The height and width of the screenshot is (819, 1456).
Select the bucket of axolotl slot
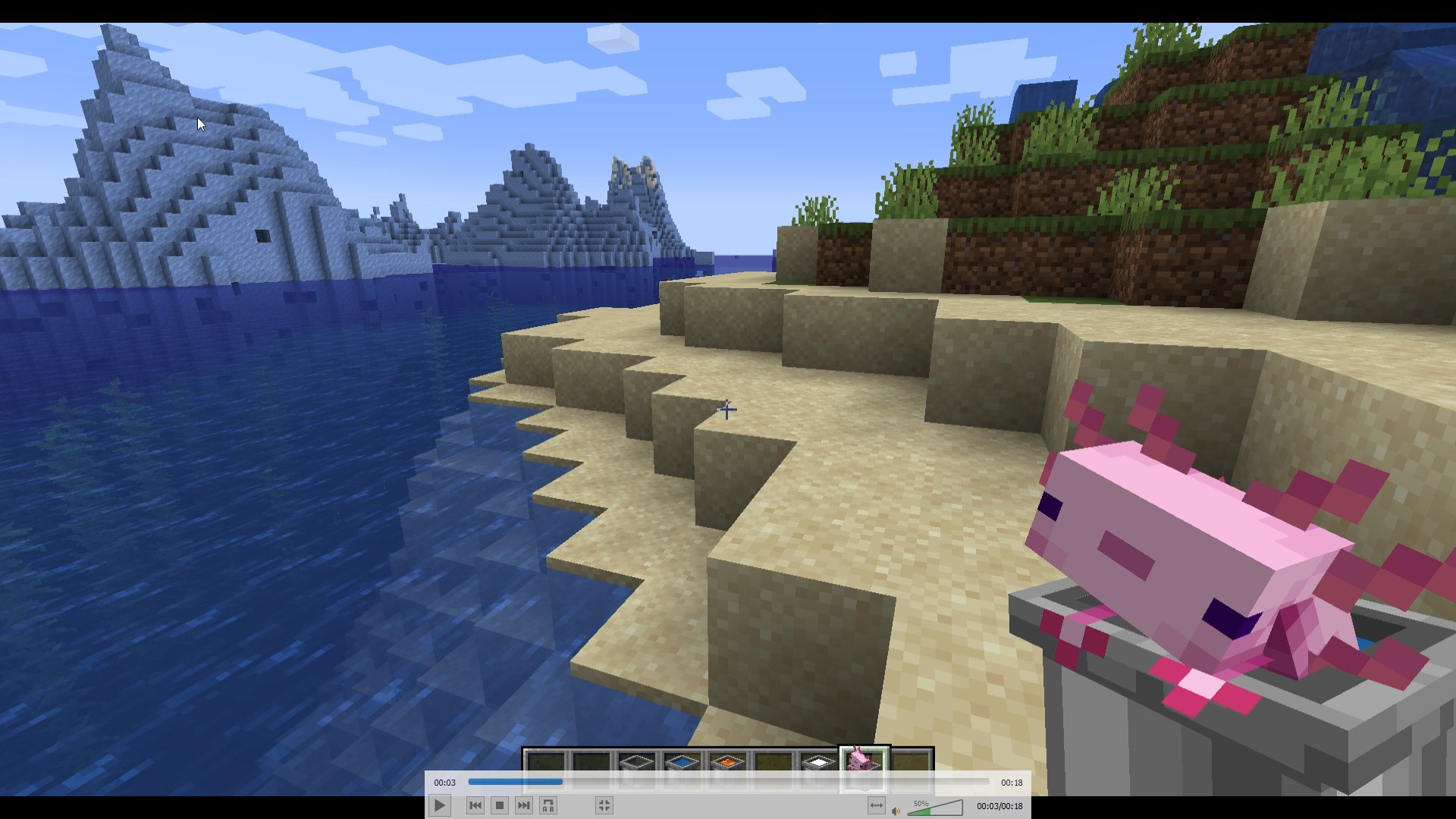coord(863,761)
